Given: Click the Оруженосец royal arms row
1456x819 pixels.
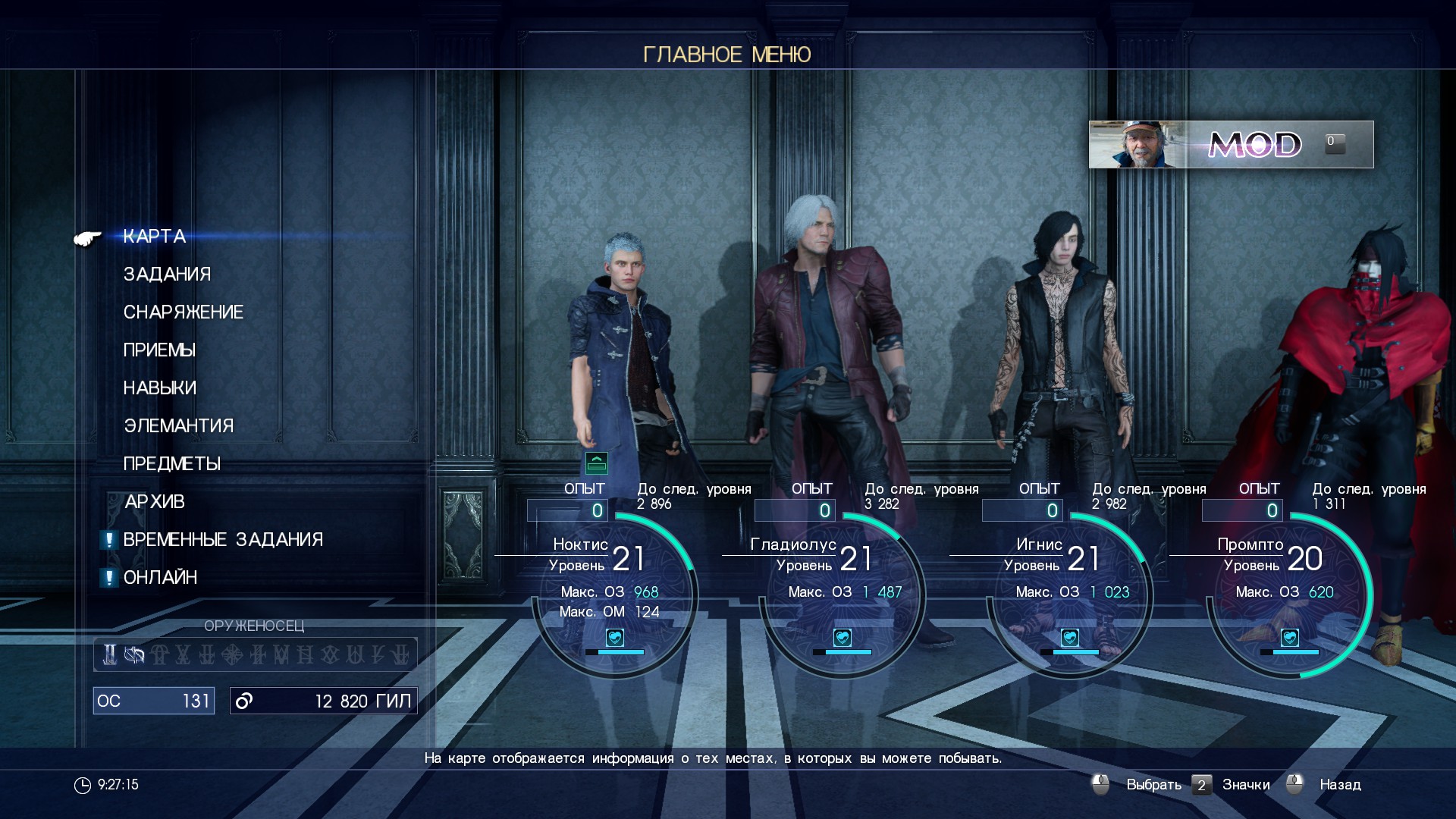Looking at the screenshot, I should [256, 654].
